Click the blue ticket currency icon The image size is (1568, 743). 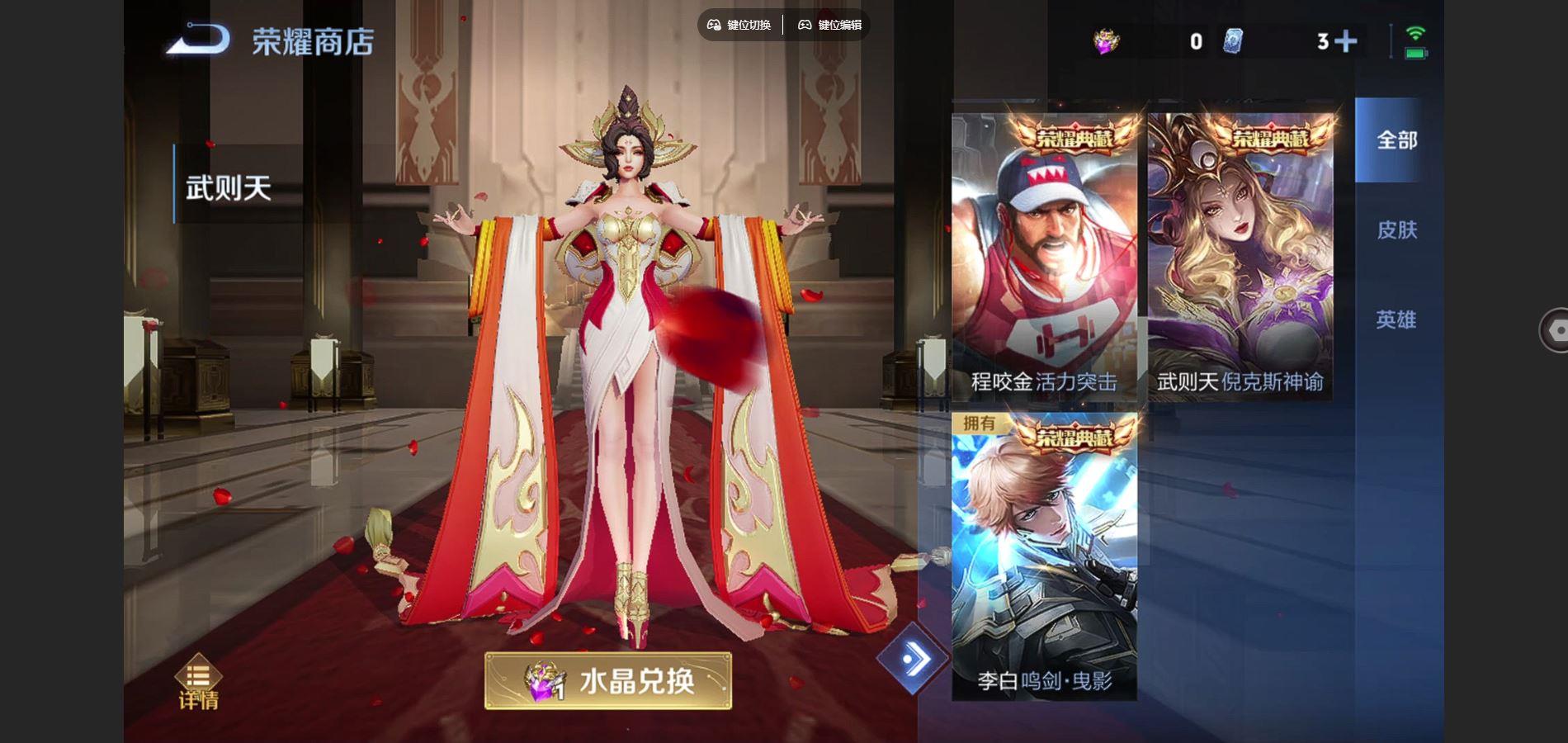tap(1232, 41)
